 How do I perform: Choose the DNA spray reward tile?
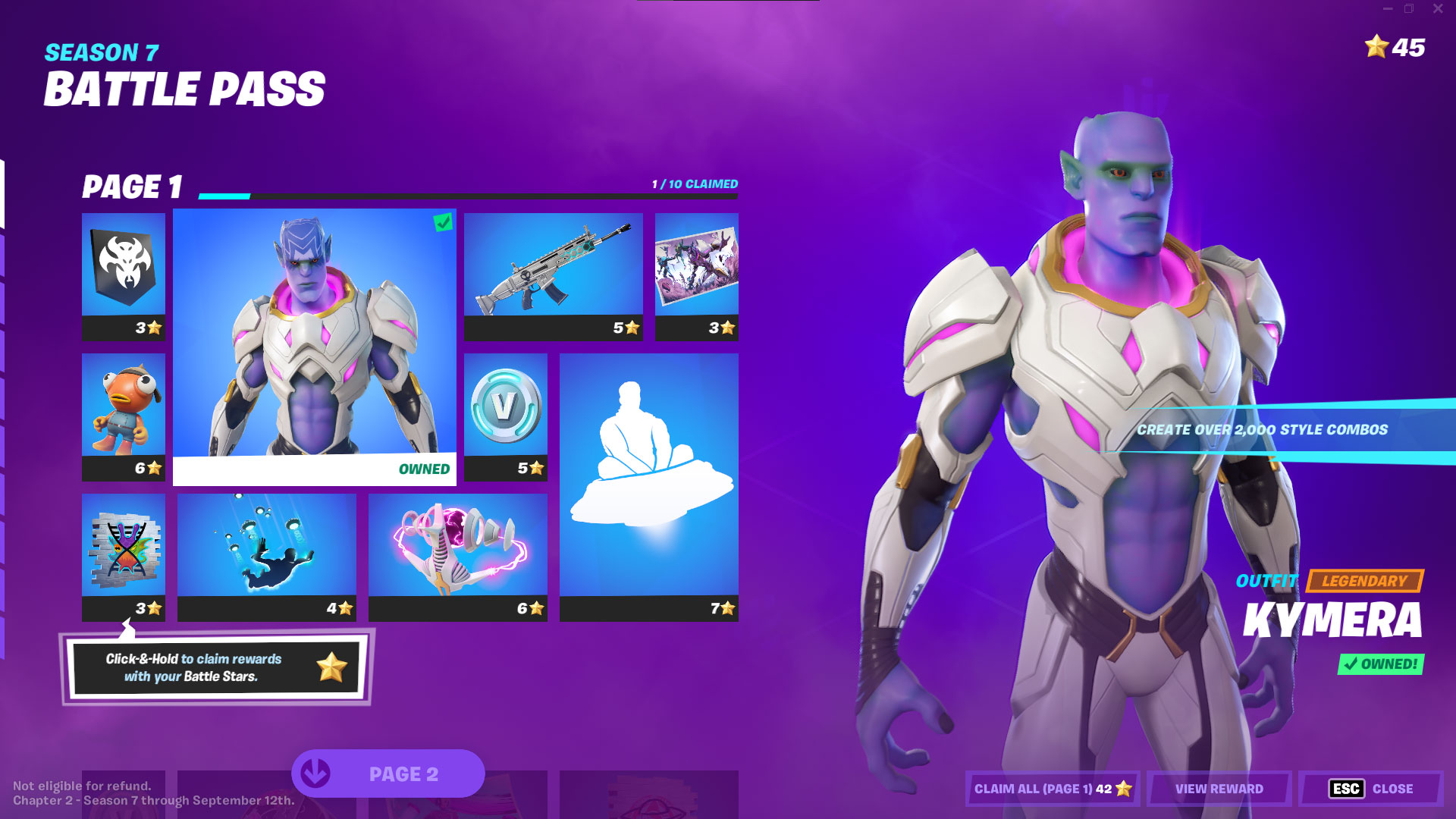pyautogui.click(x=123, y=557)
